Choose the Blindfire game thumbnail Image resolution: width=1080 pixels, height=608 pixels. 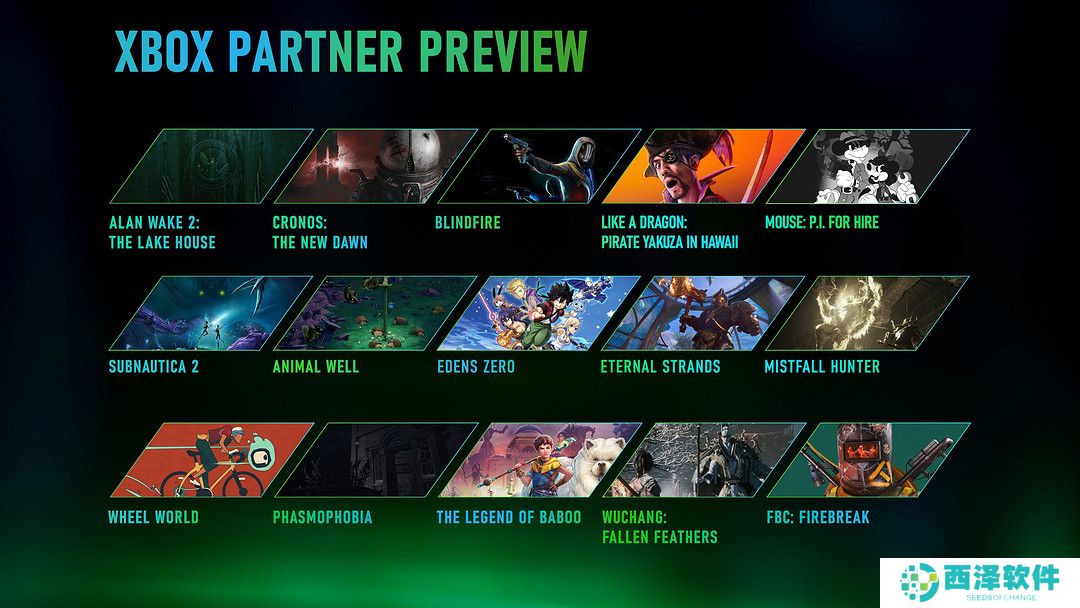click(538, 166)
